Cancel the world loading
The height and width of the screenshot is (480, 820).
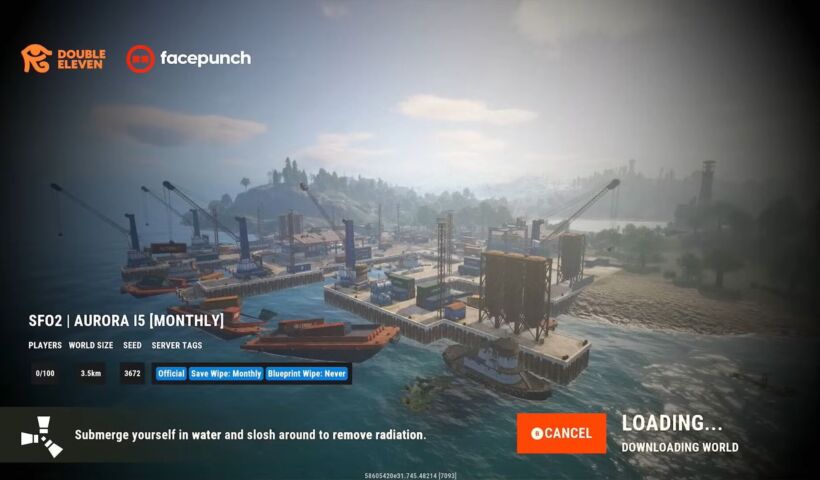561,433
